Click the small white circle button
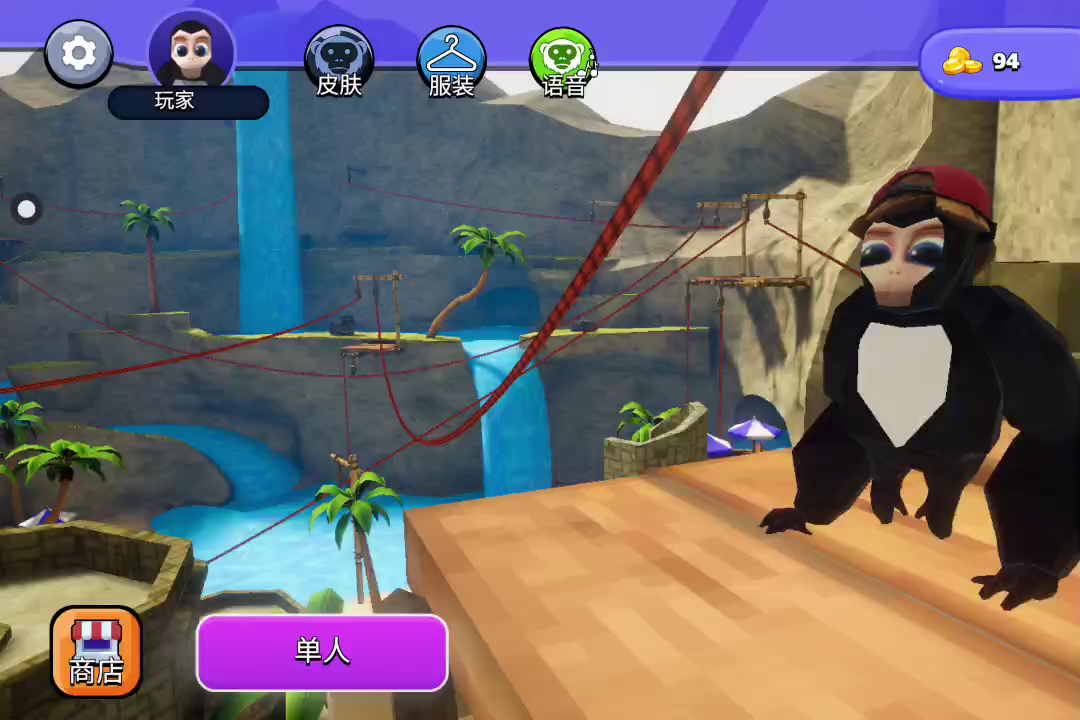Viewport: 1080px width, 720px height. point(27,209)
